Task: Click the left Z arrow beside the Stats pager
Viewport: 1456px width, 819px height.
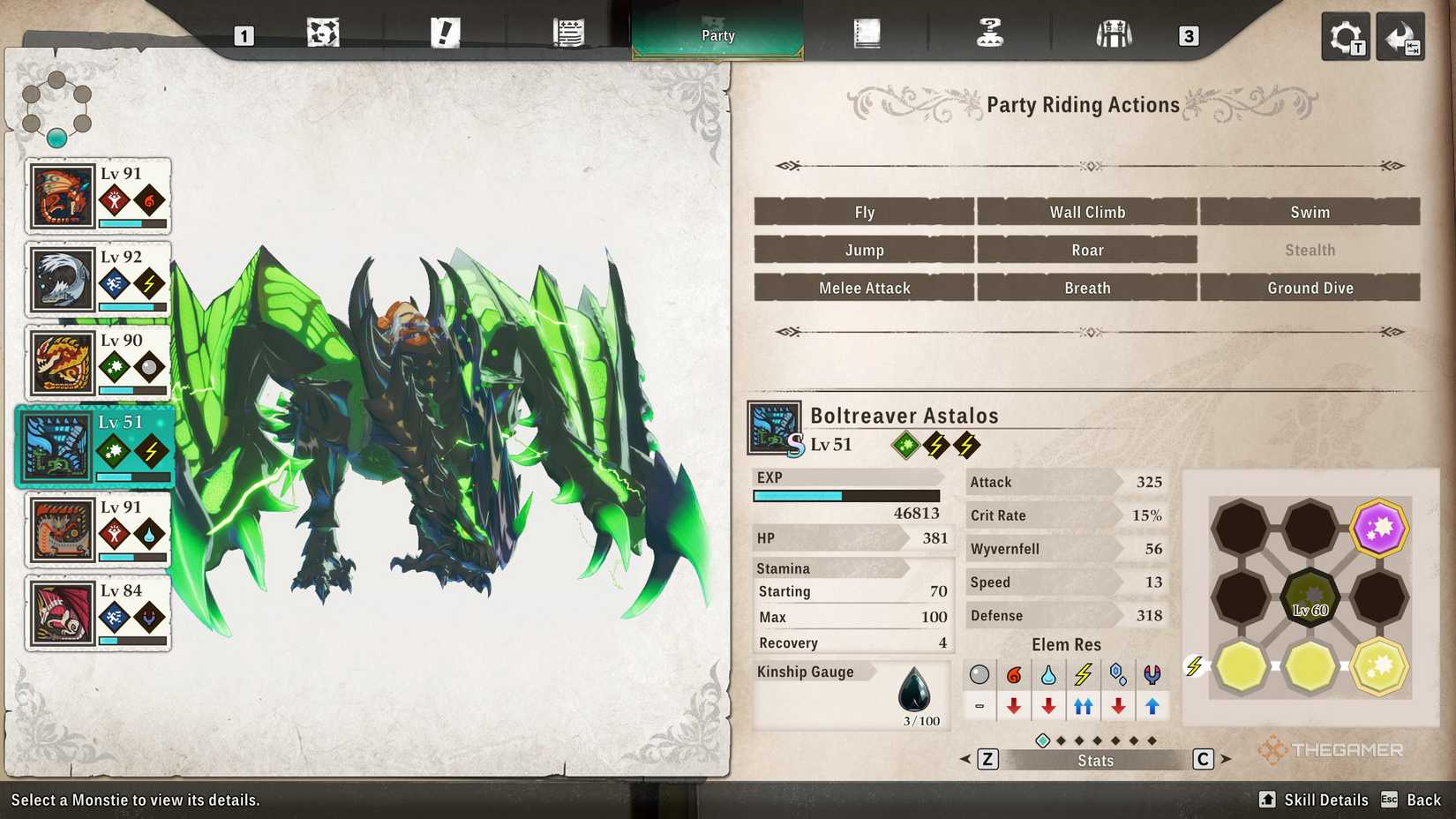Action: click(987, 758)
